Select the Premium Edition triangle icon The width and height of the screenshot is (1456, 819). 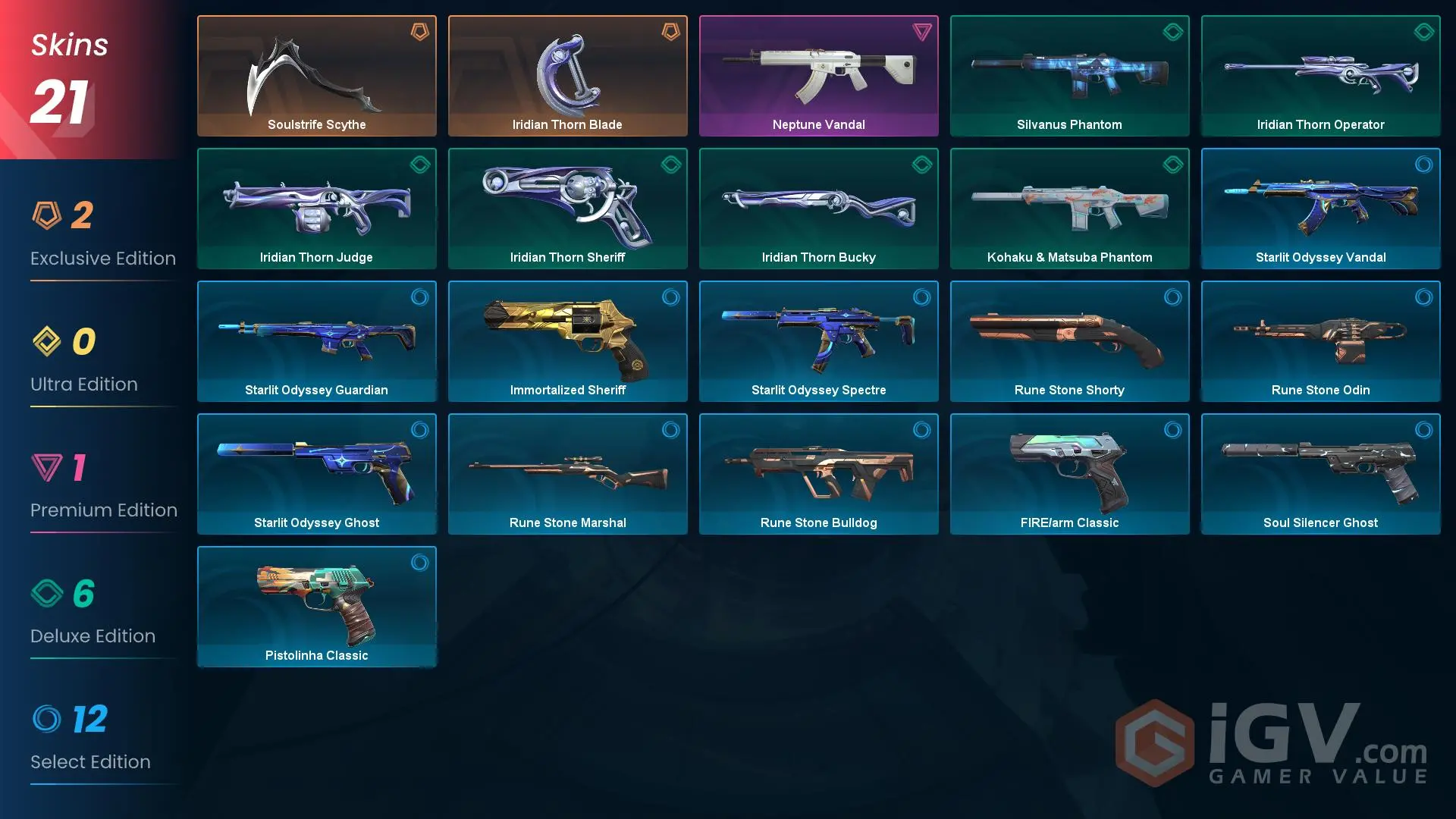(x=50, y=468)
